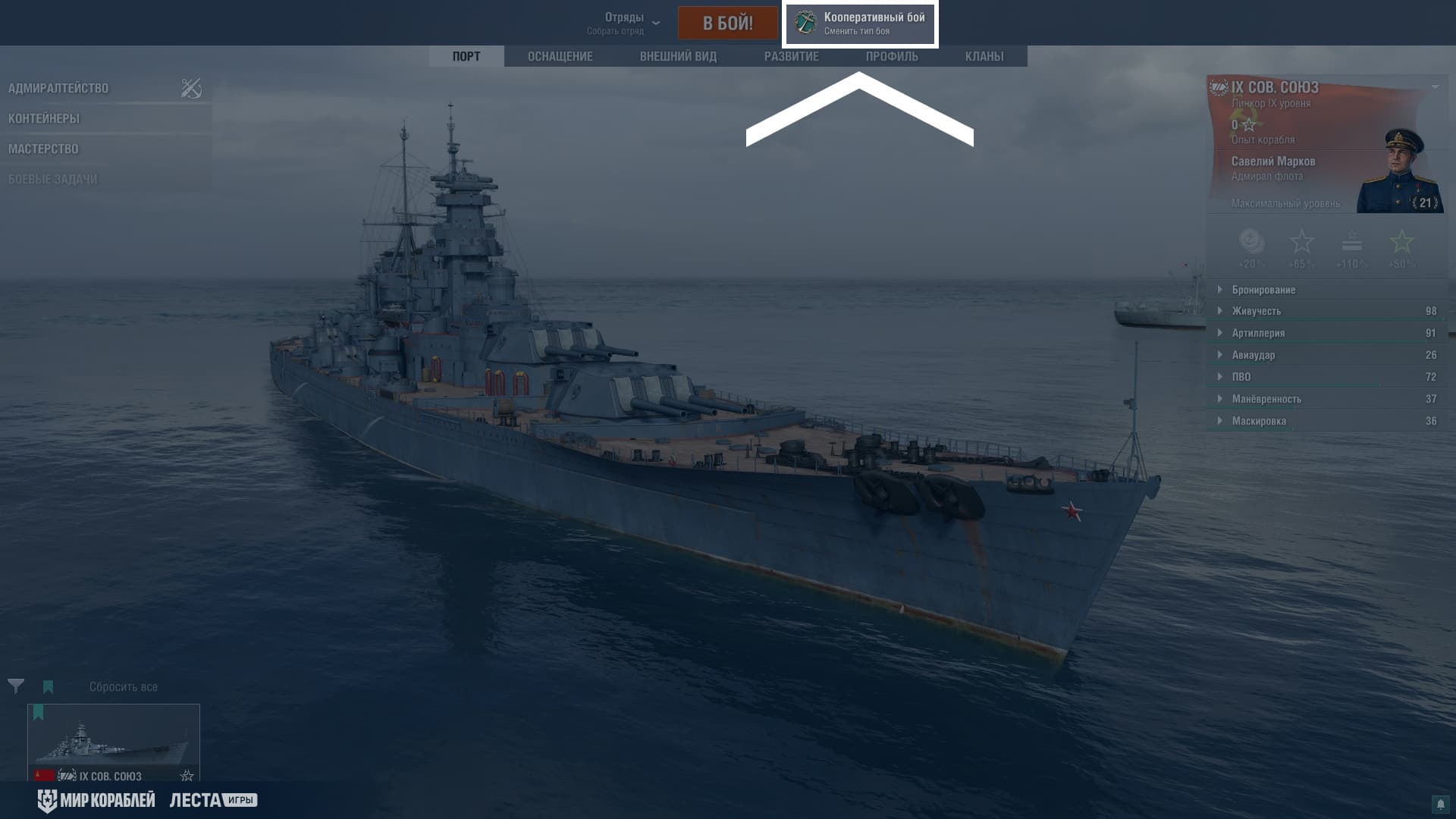Switch to the ПОРТ tab
Image resolution: width=1456 pixels, height=819 pixels.
(x=466, y=56)
